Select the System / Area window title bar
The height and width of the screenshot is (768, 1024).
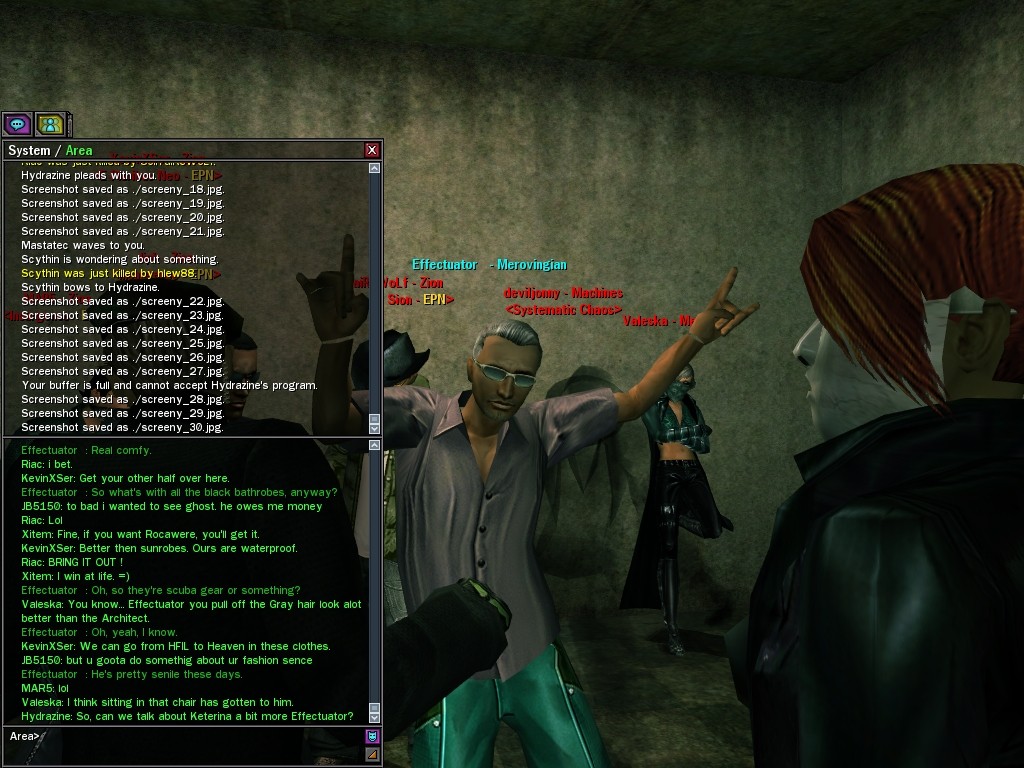point(180,150)
